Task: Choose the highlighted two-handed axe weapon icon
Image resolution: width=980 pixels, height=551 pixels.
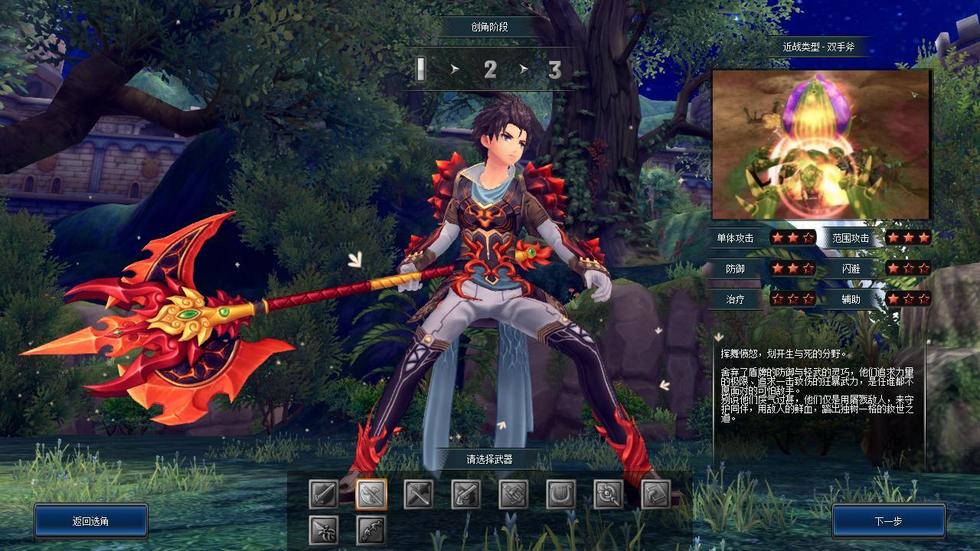Action: 371,493
